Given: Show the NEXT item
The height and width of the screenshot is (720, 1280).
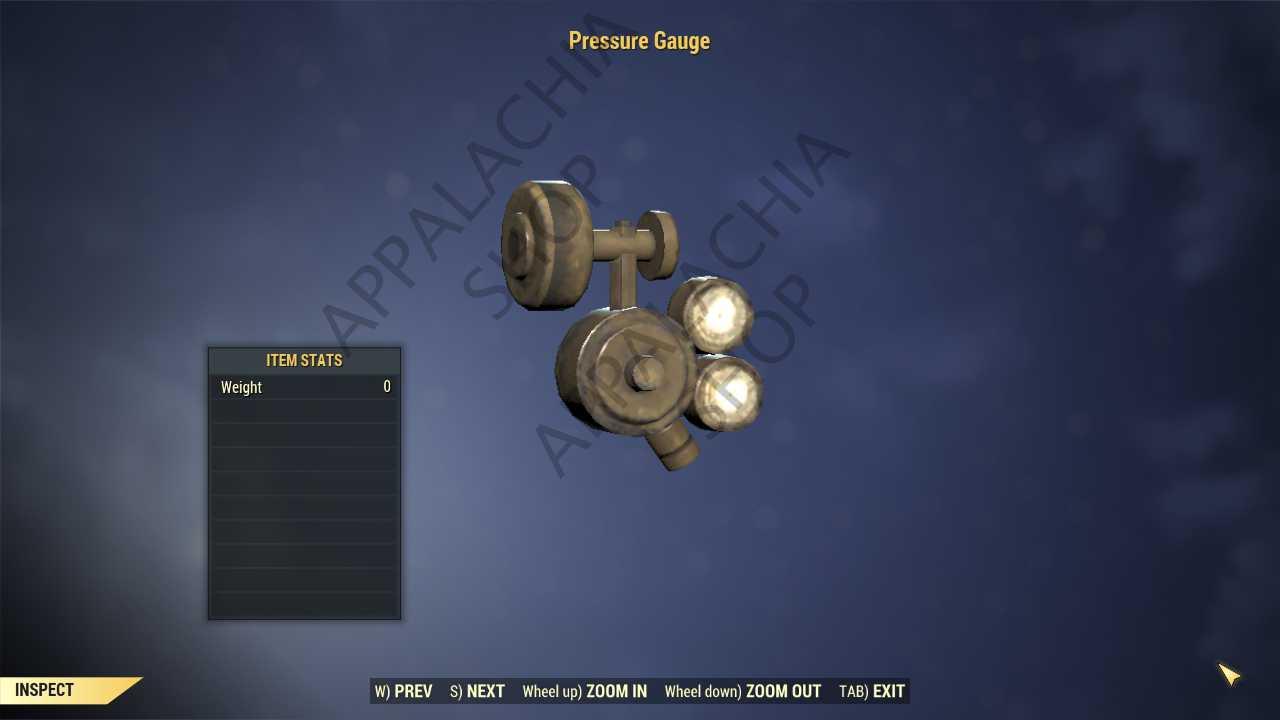Looking at the screenshot, I should click(477, 691).
